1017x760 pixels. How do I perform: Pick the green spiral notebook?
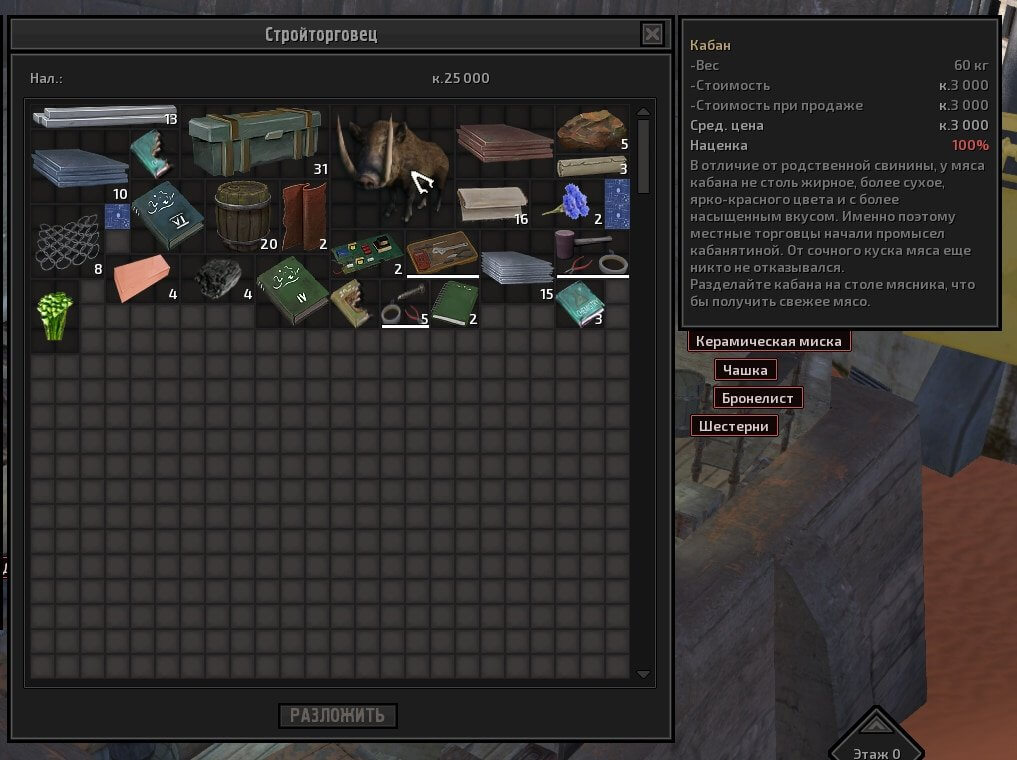click(456, 302)
